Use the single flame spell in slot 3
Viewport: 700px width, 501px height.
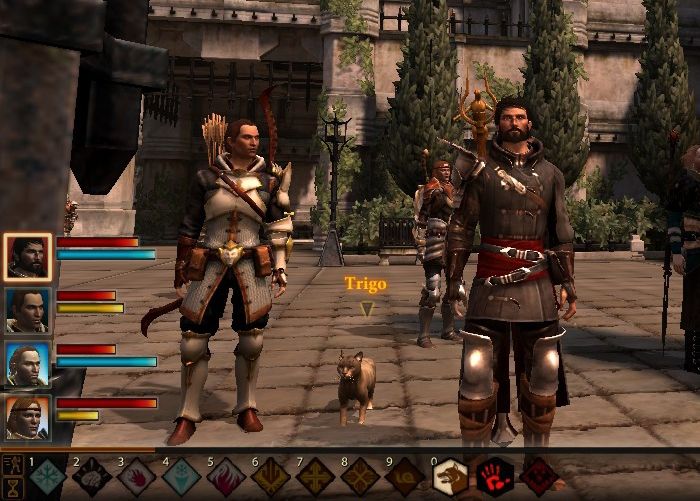click(x=136, y=478)
